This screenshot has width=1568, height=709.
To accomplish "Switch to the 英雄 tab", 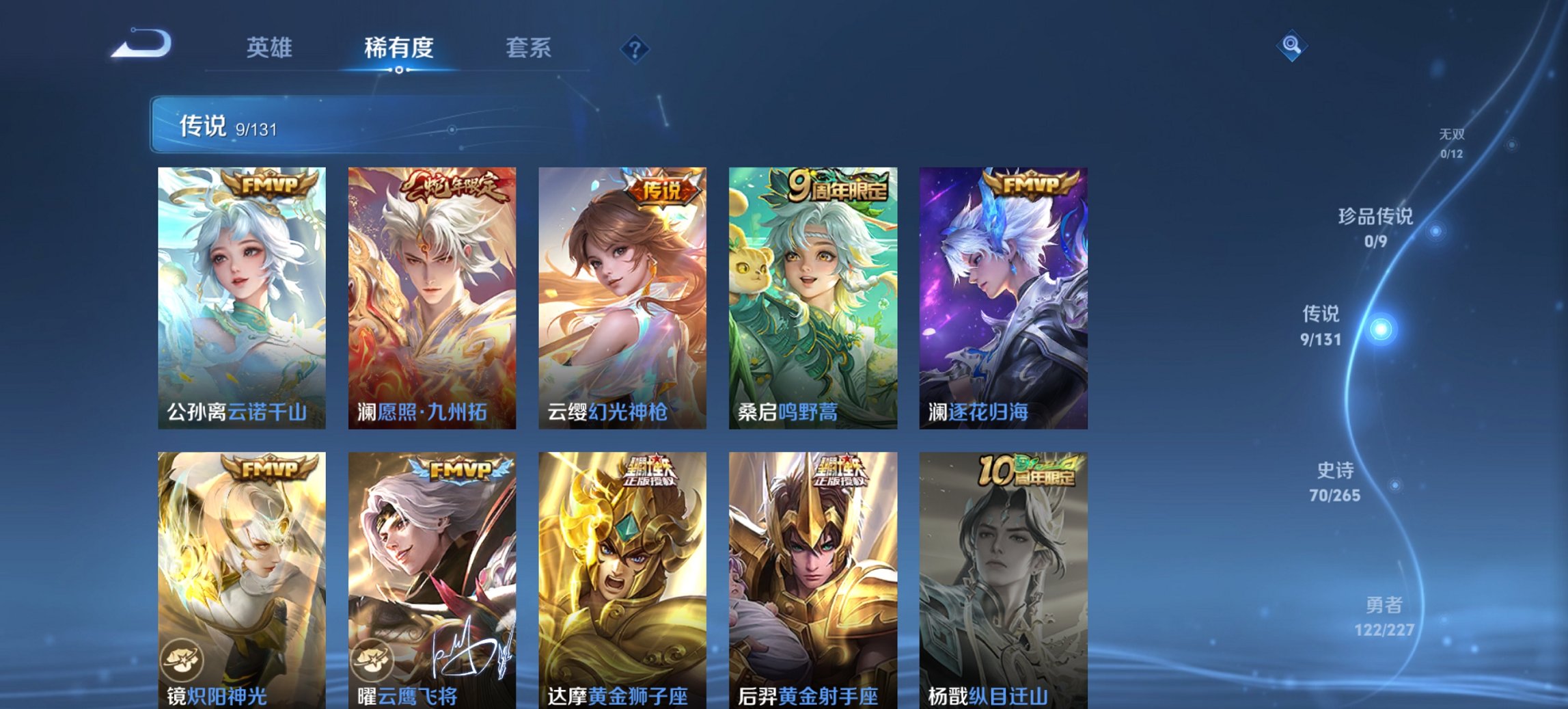I will click(271, 47).
